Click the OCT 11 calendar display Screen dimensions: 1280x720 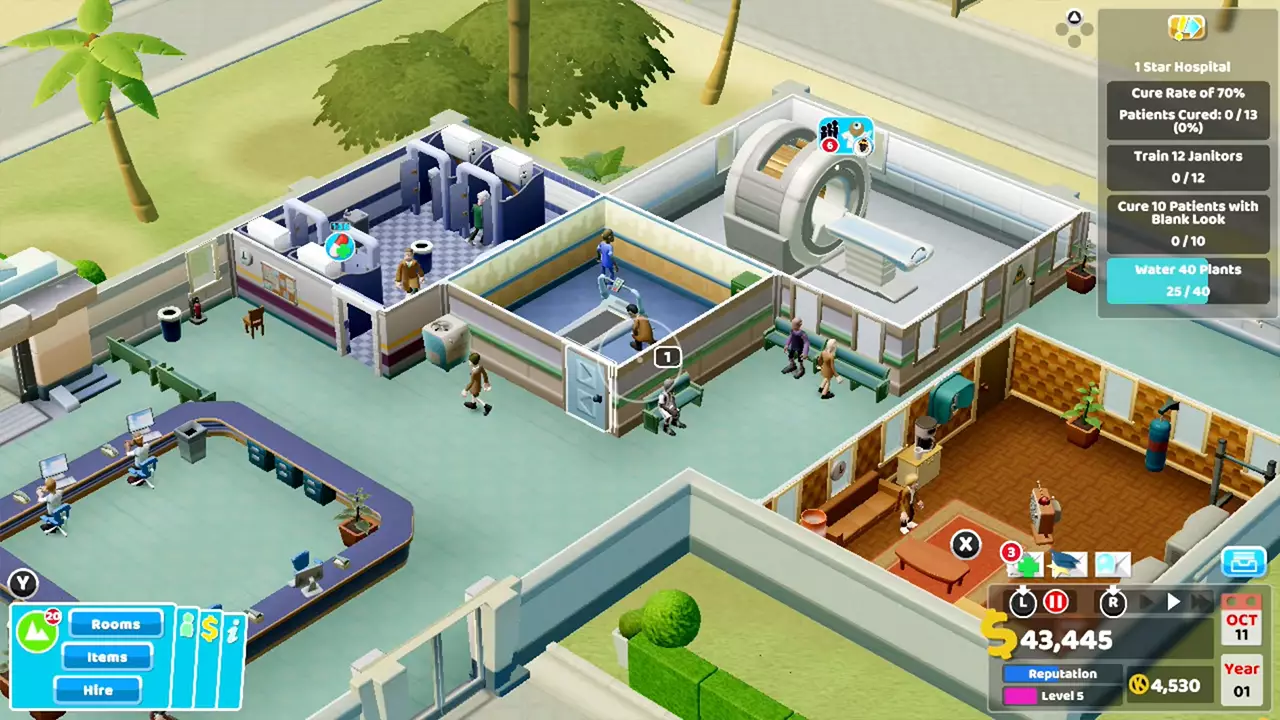pos(1240,625)
